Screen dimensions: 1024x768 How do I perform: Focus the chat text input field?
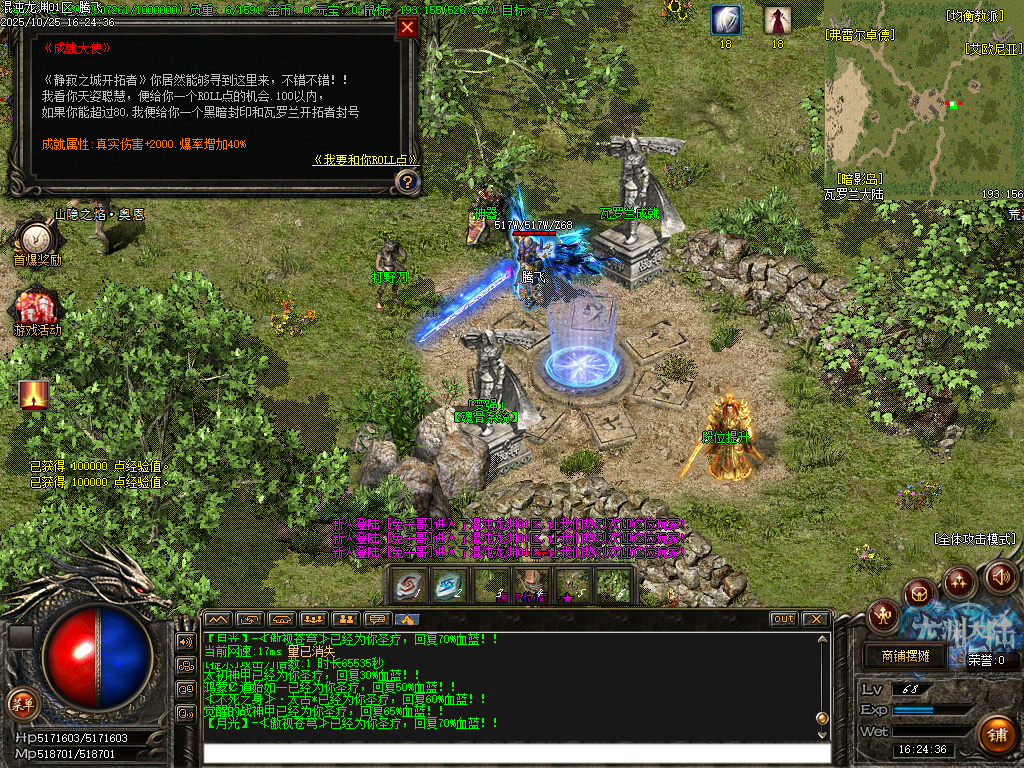click(x=510, y=752)
